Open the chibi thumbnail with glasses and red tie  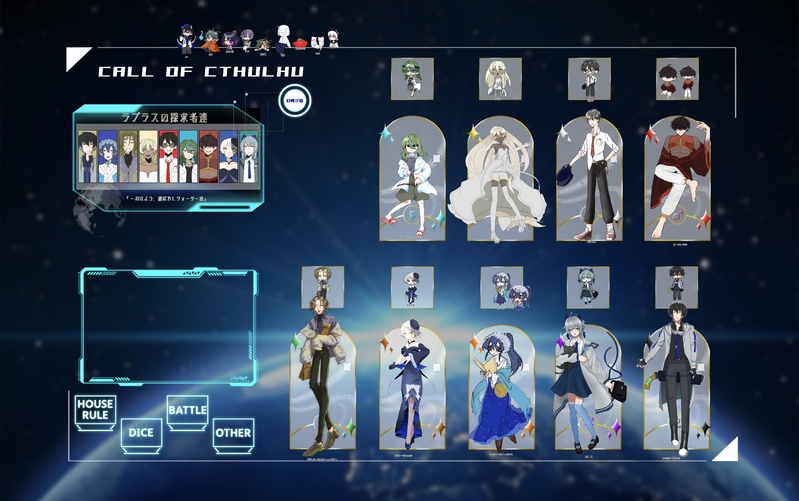[x=589, y=79]
